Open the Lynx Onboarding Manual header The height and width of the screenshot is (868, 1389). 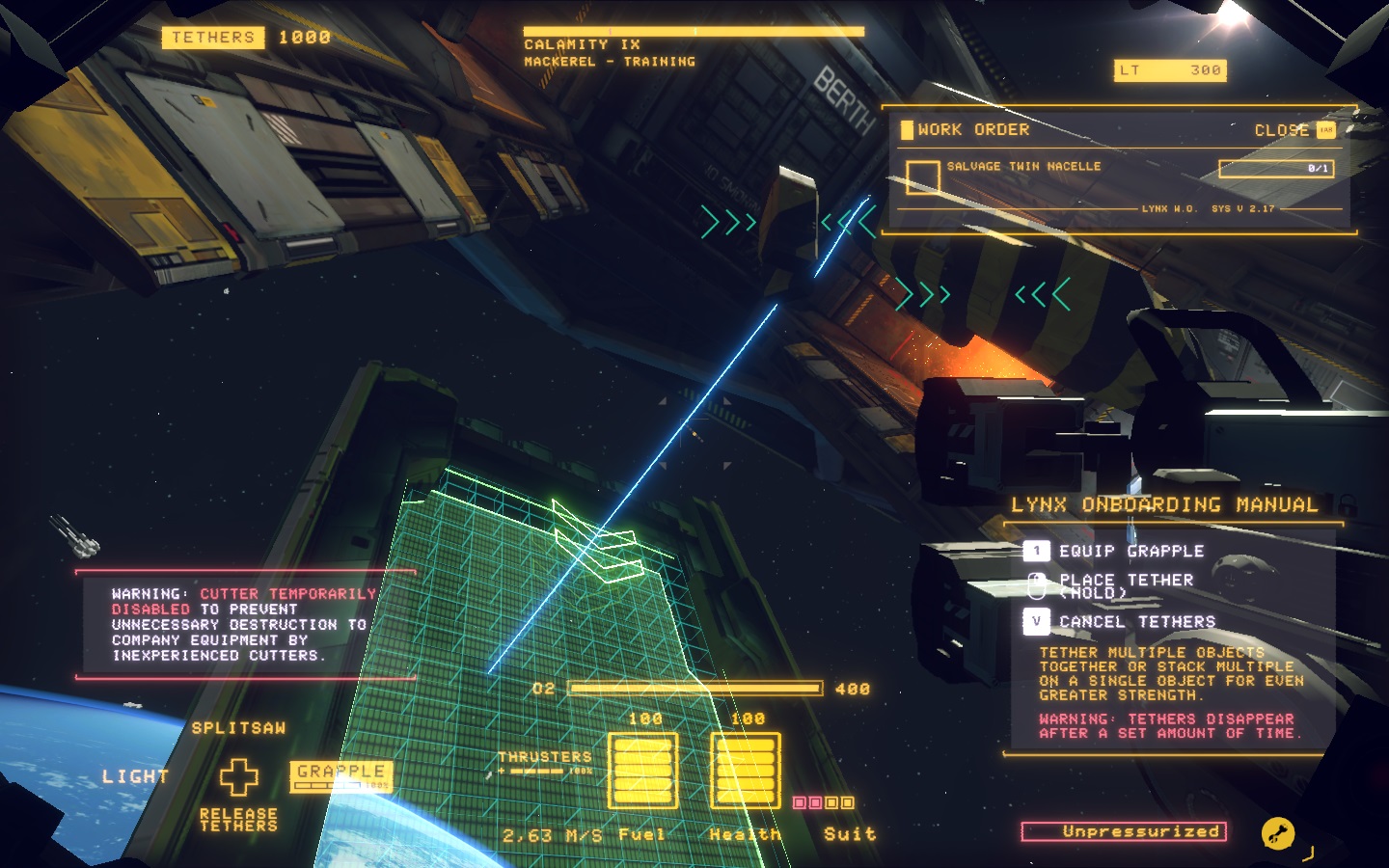tap(1163, 504)
